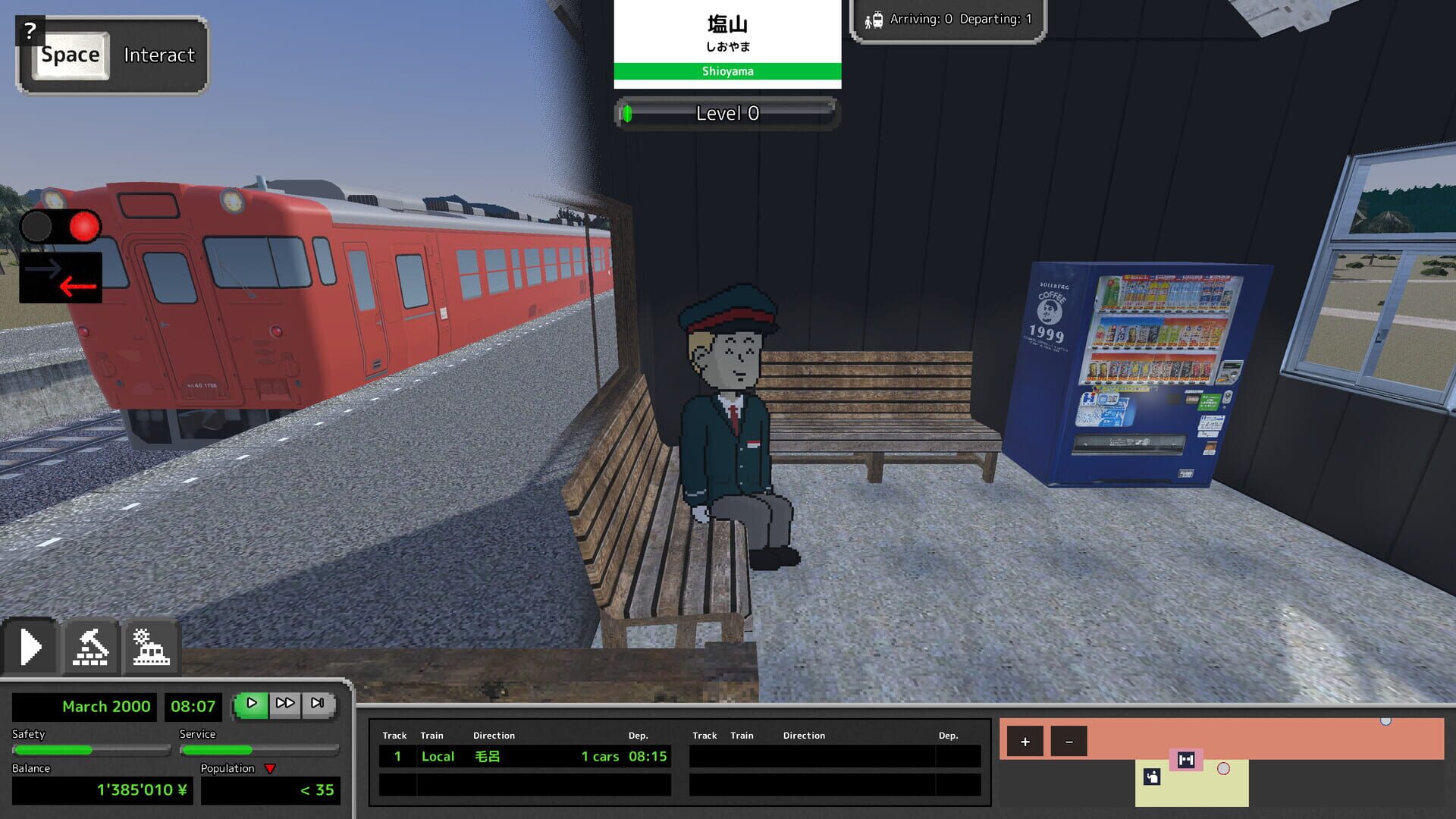Screen dimensions: 1456x819
Task: Select the Local train departing at 08:15
Action: 523,756
